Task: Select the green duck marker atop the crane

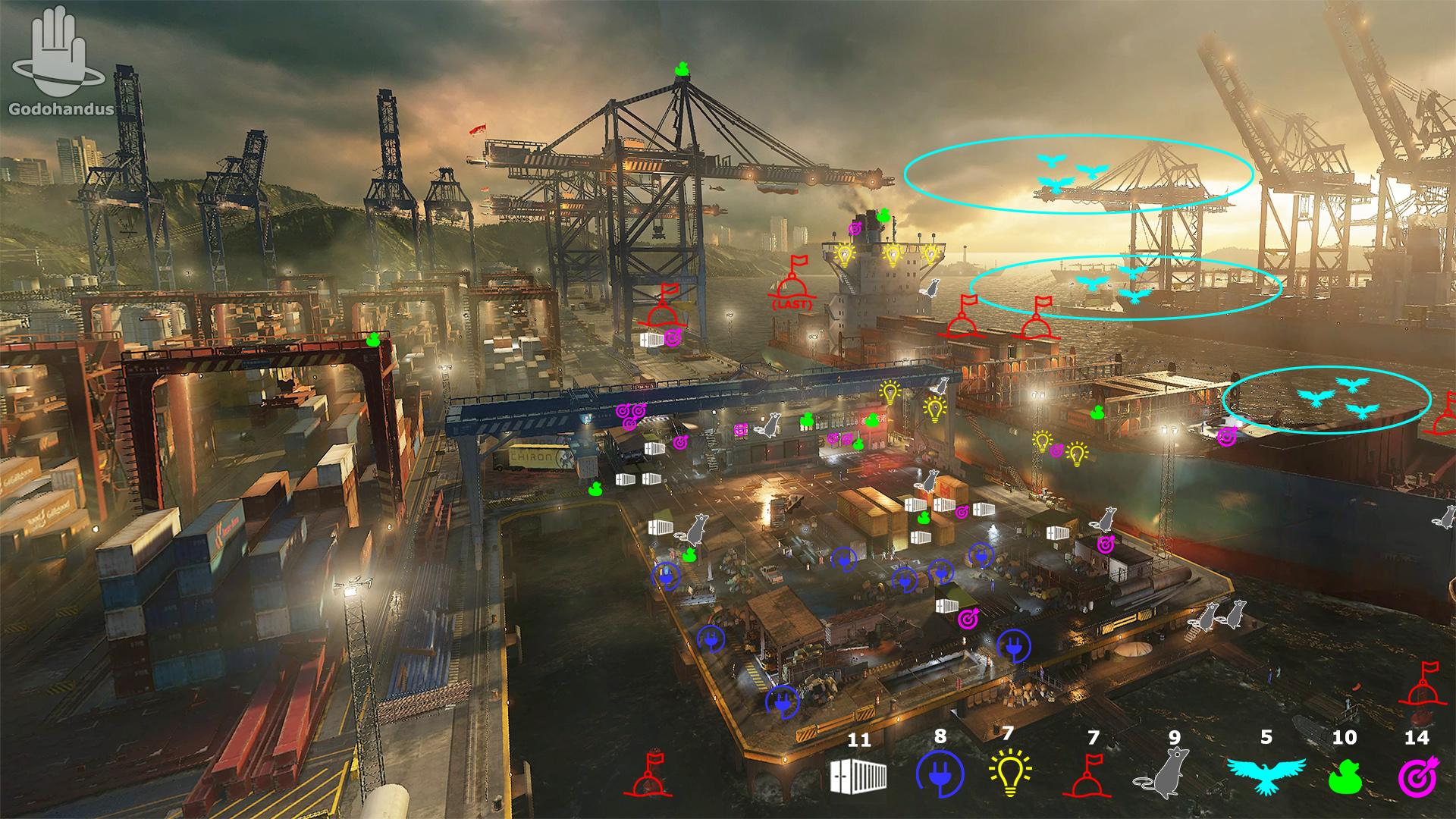Action: [x=682, y=69]
